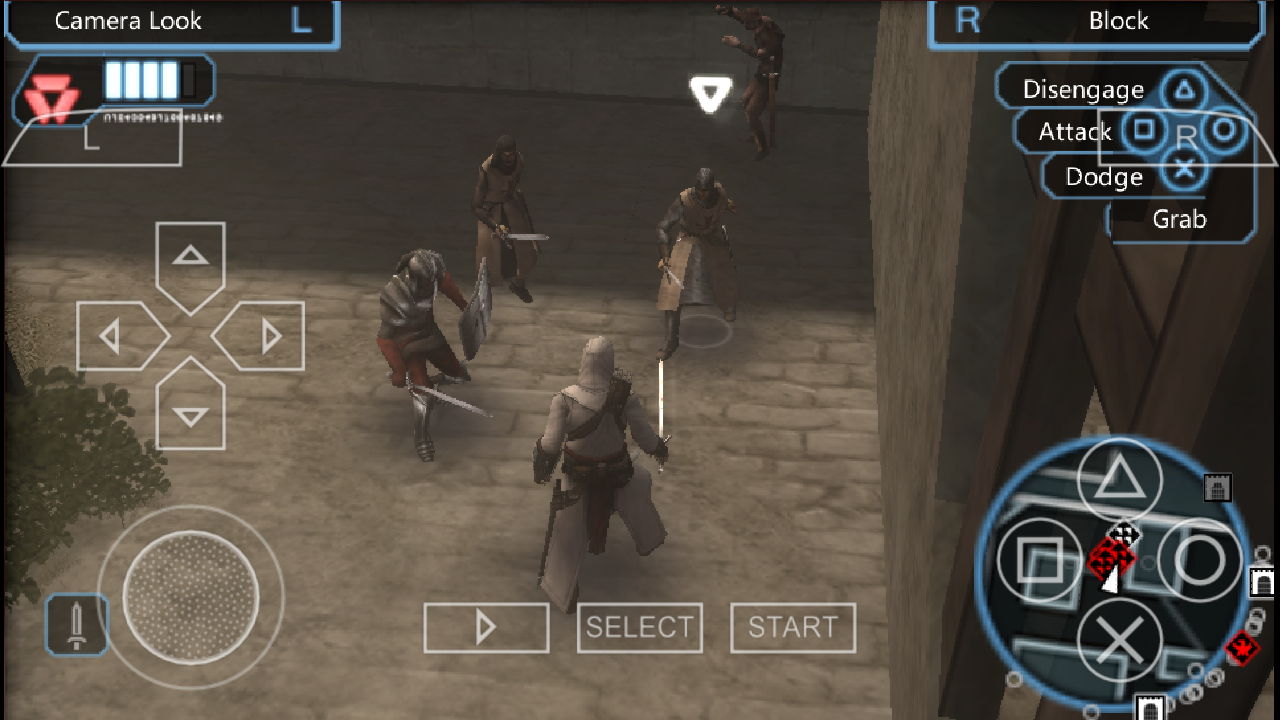Tap the large circle touch button
The height and width of the screenshot is (720, 1280).
coord(1199,561)
